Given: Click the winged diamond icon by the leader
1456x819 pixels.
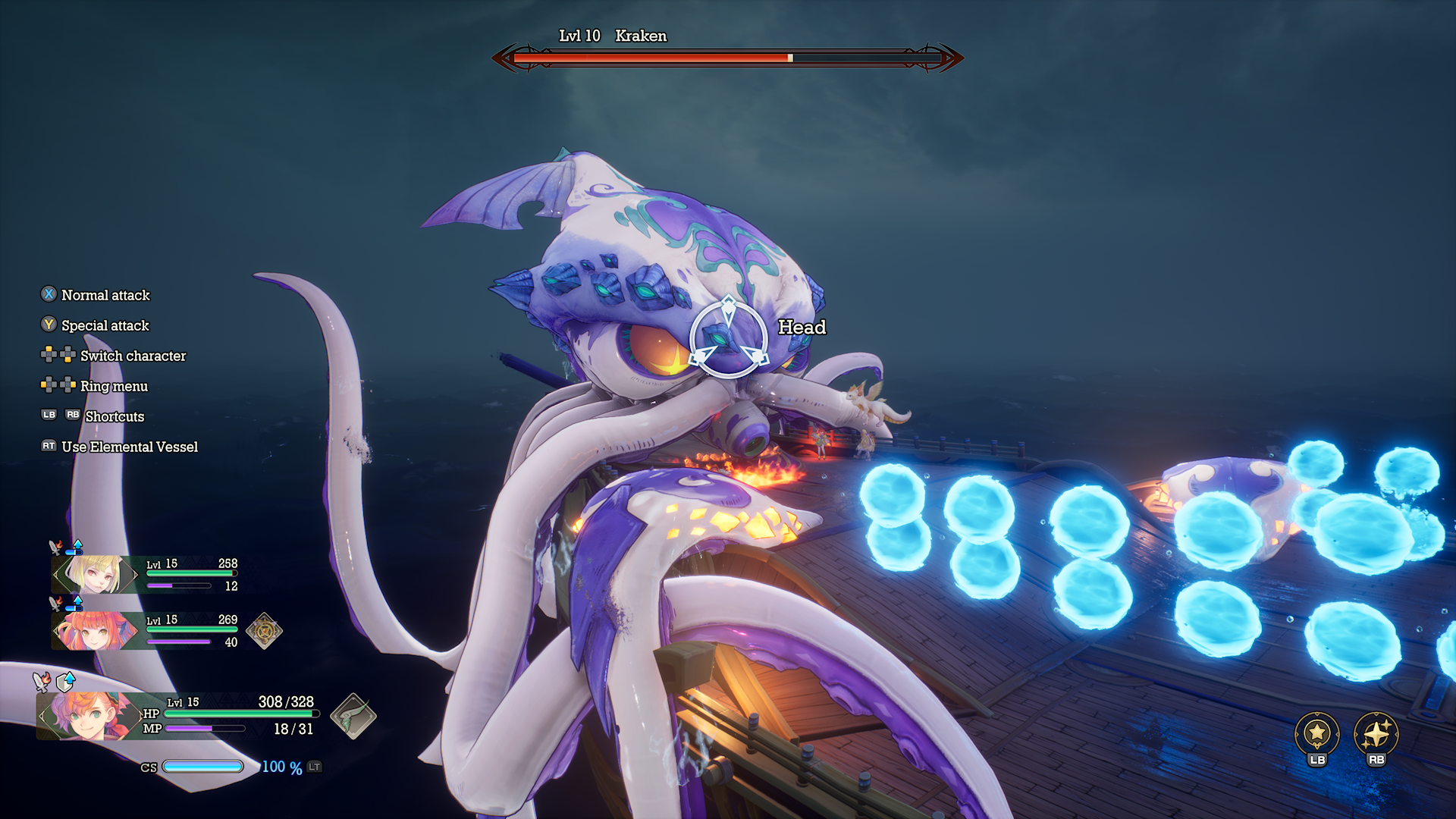Looking at the screenshot, I should tap(353, 716).
